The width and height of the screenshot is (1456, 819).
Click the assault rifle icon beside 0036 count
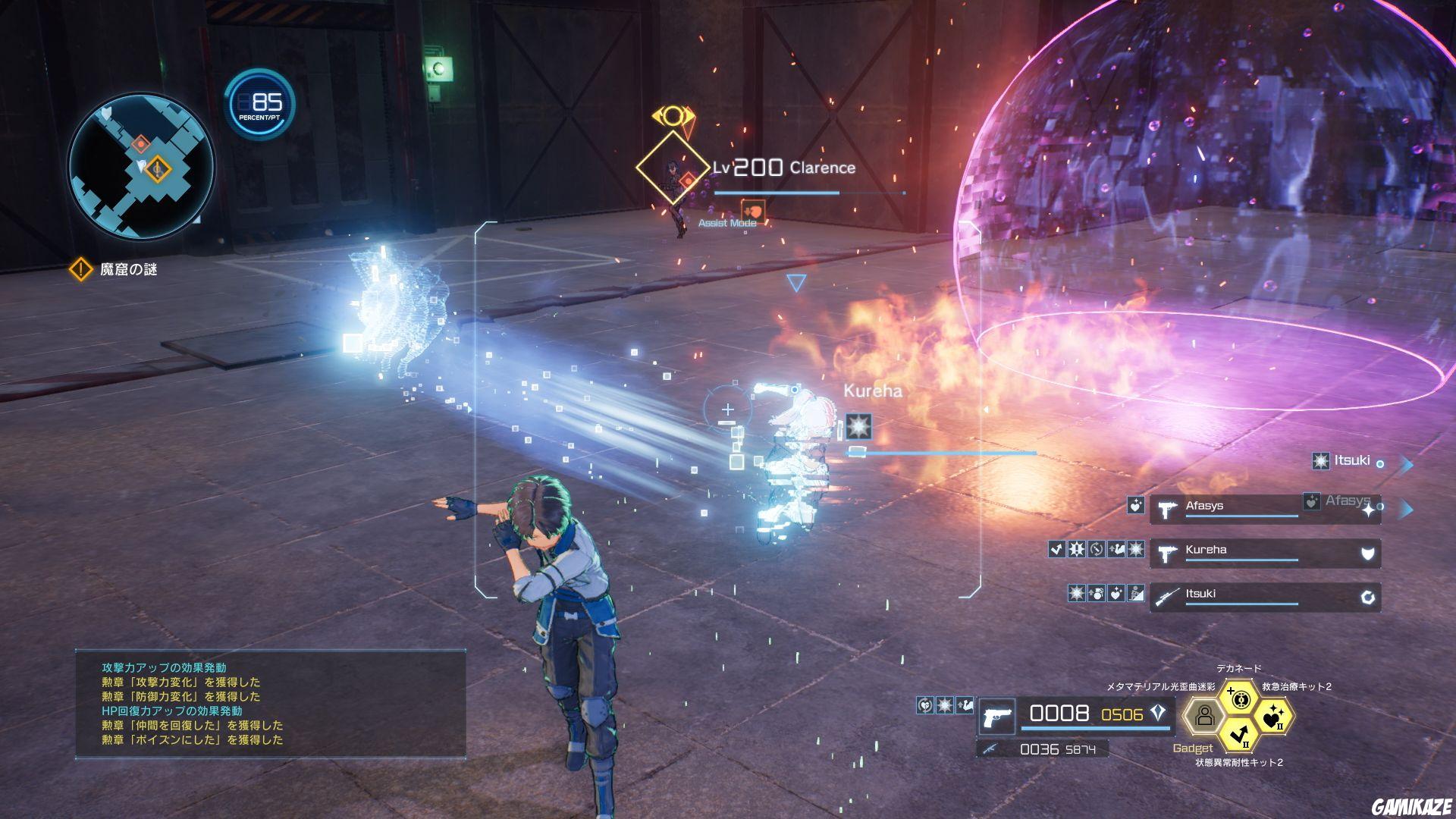pos(990,747)
